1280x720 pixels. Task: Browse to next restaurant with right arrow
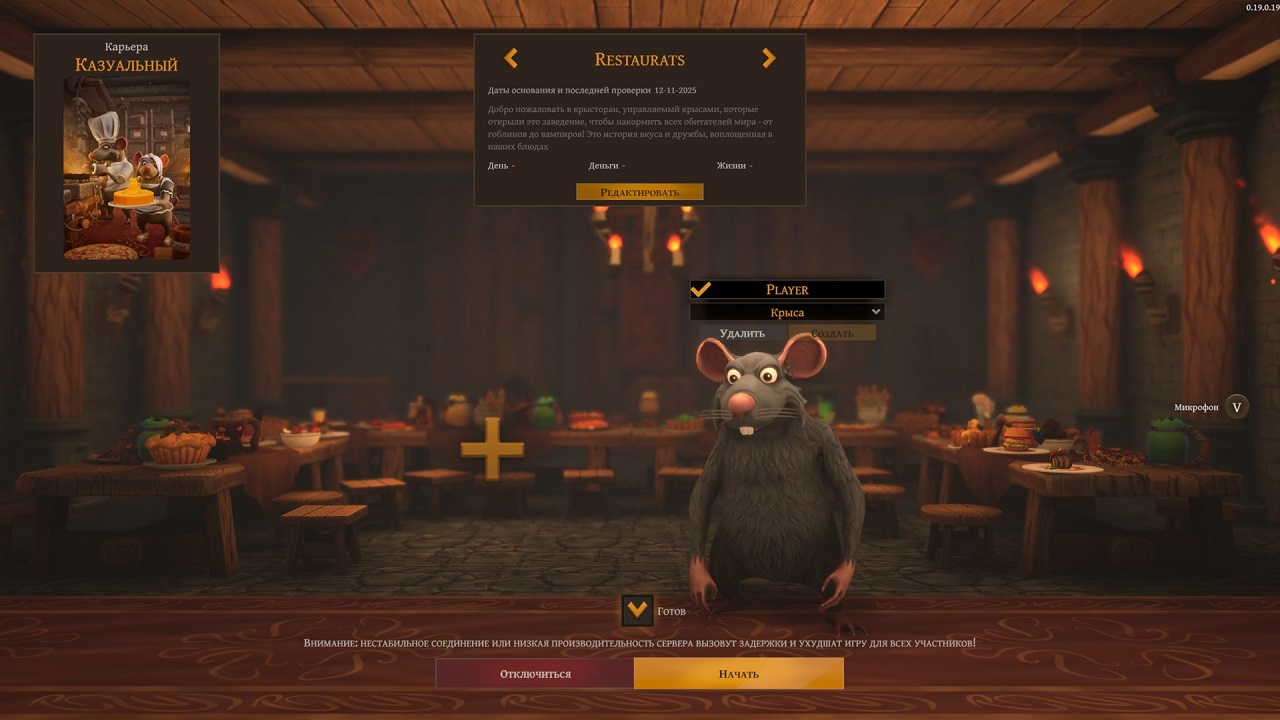tap(768, 58)
